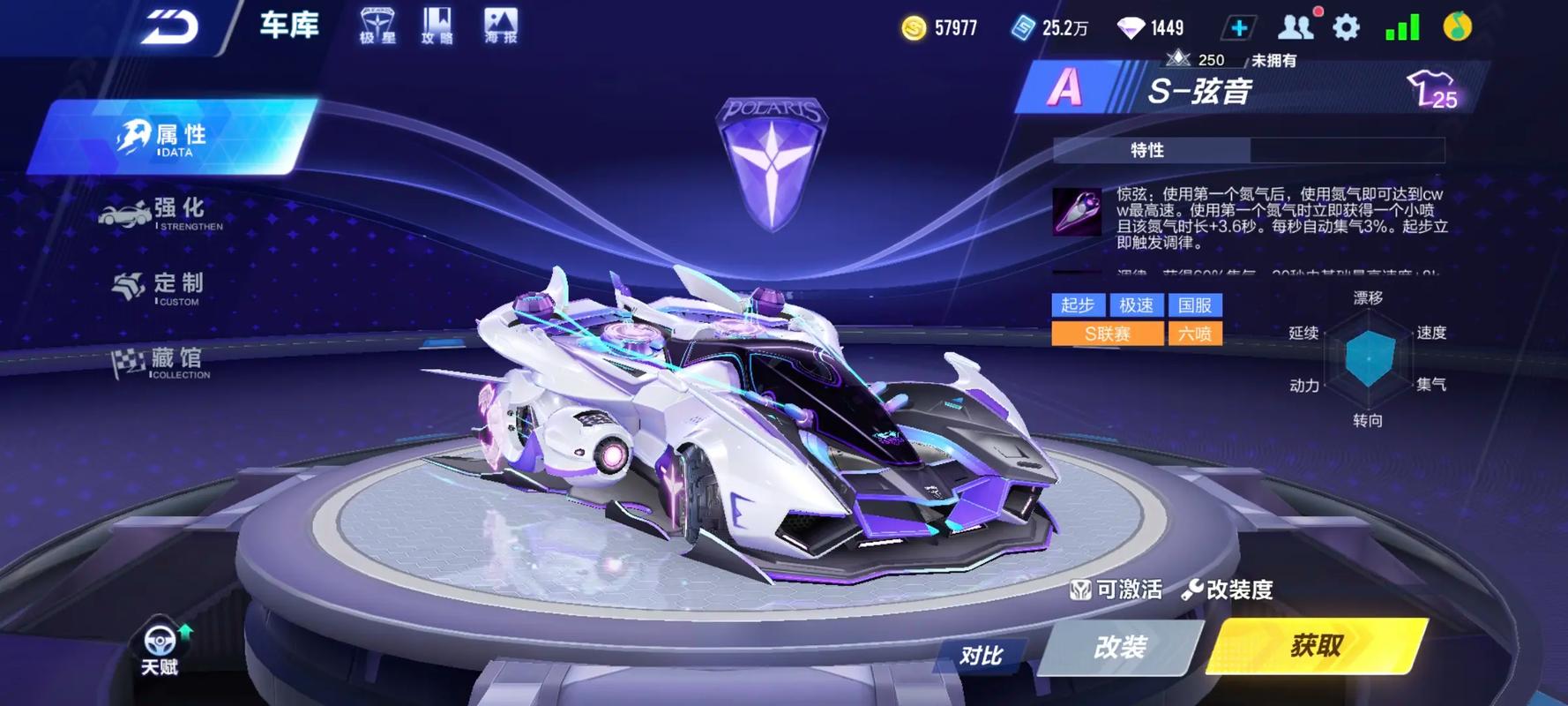Switch to the 定制 Custom tab
Viewport: 1568px width, 706px height.
click(x=168, y=287)
